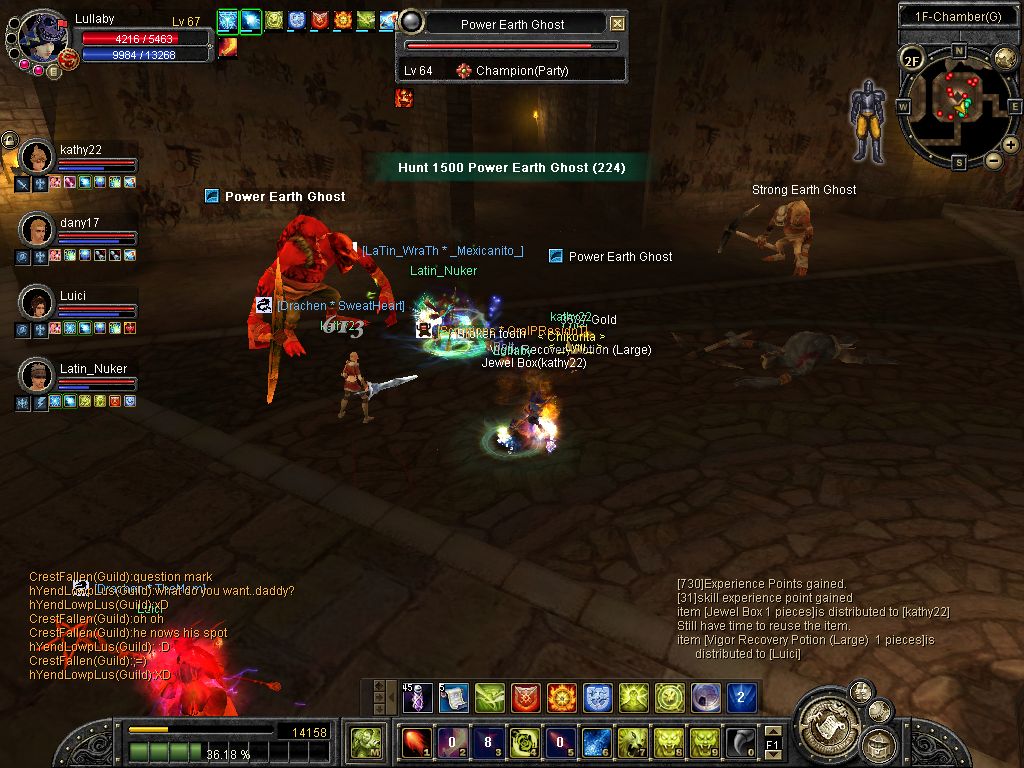Image resolution: width=1024 pixels, height=768 pixels.
Task: Select party member Luici's portrait
Action: point(37,302)
